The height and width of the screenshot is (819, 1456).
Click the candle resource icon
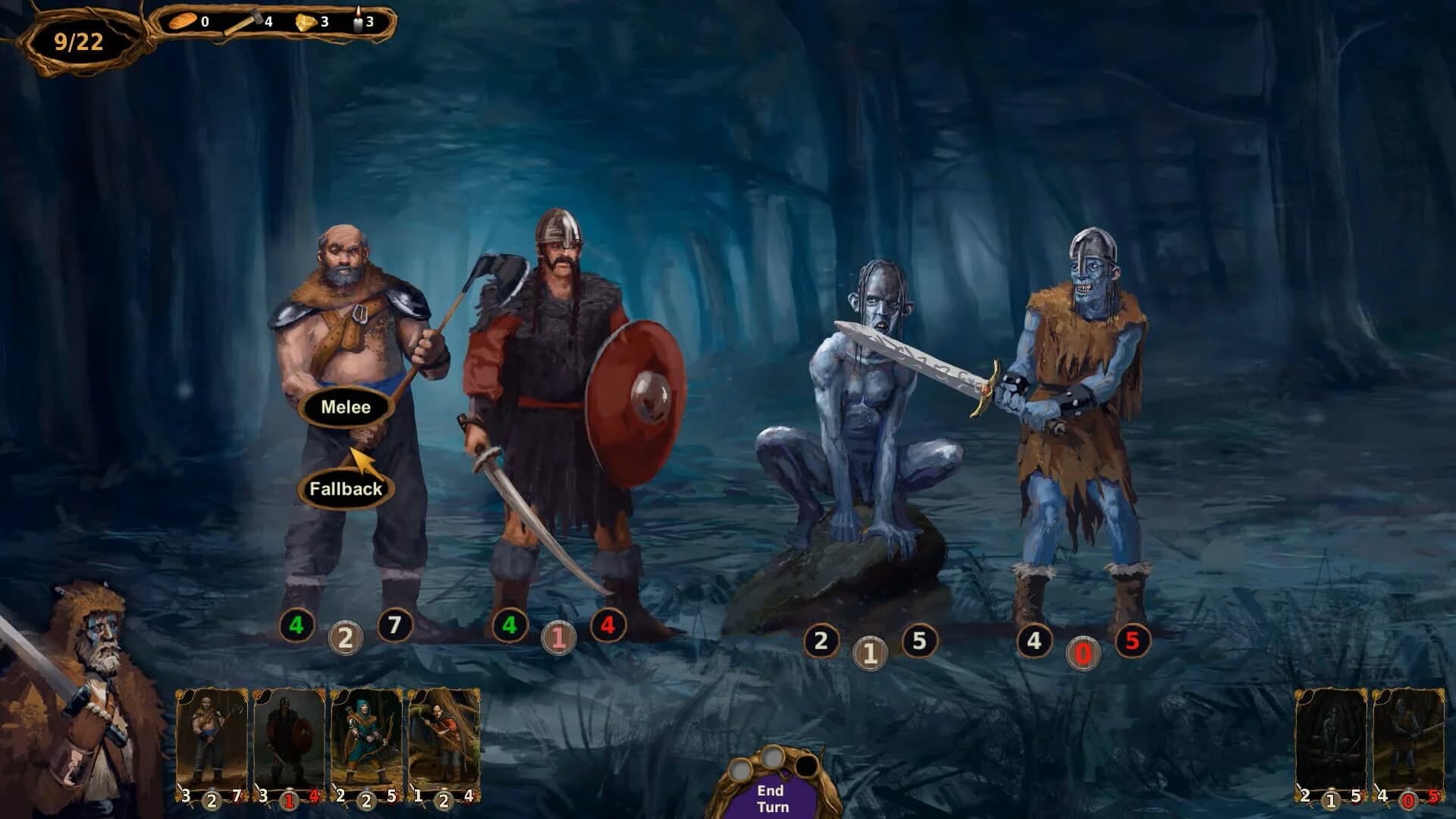[356, 21]
